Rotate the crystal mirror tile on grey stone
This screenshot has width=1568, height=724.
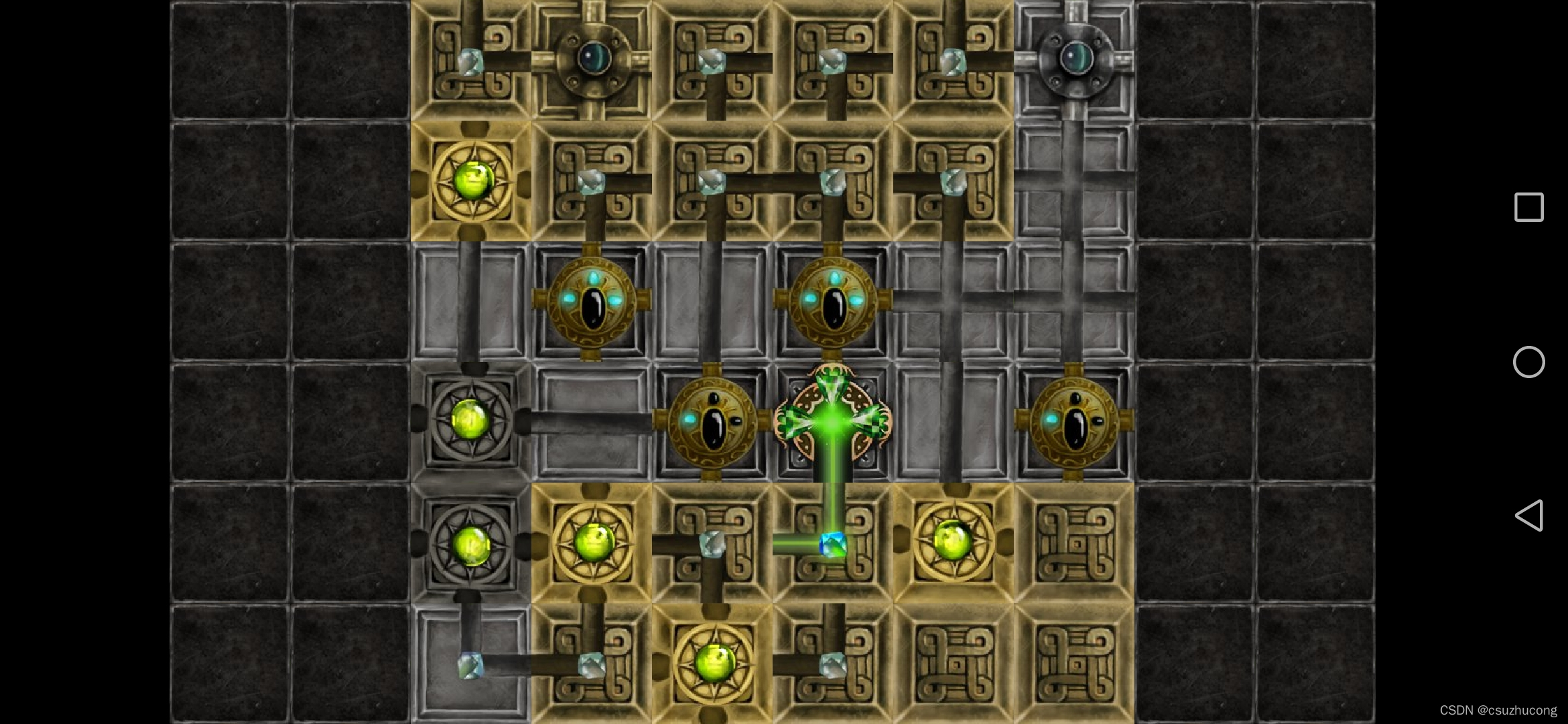point(470,664)
